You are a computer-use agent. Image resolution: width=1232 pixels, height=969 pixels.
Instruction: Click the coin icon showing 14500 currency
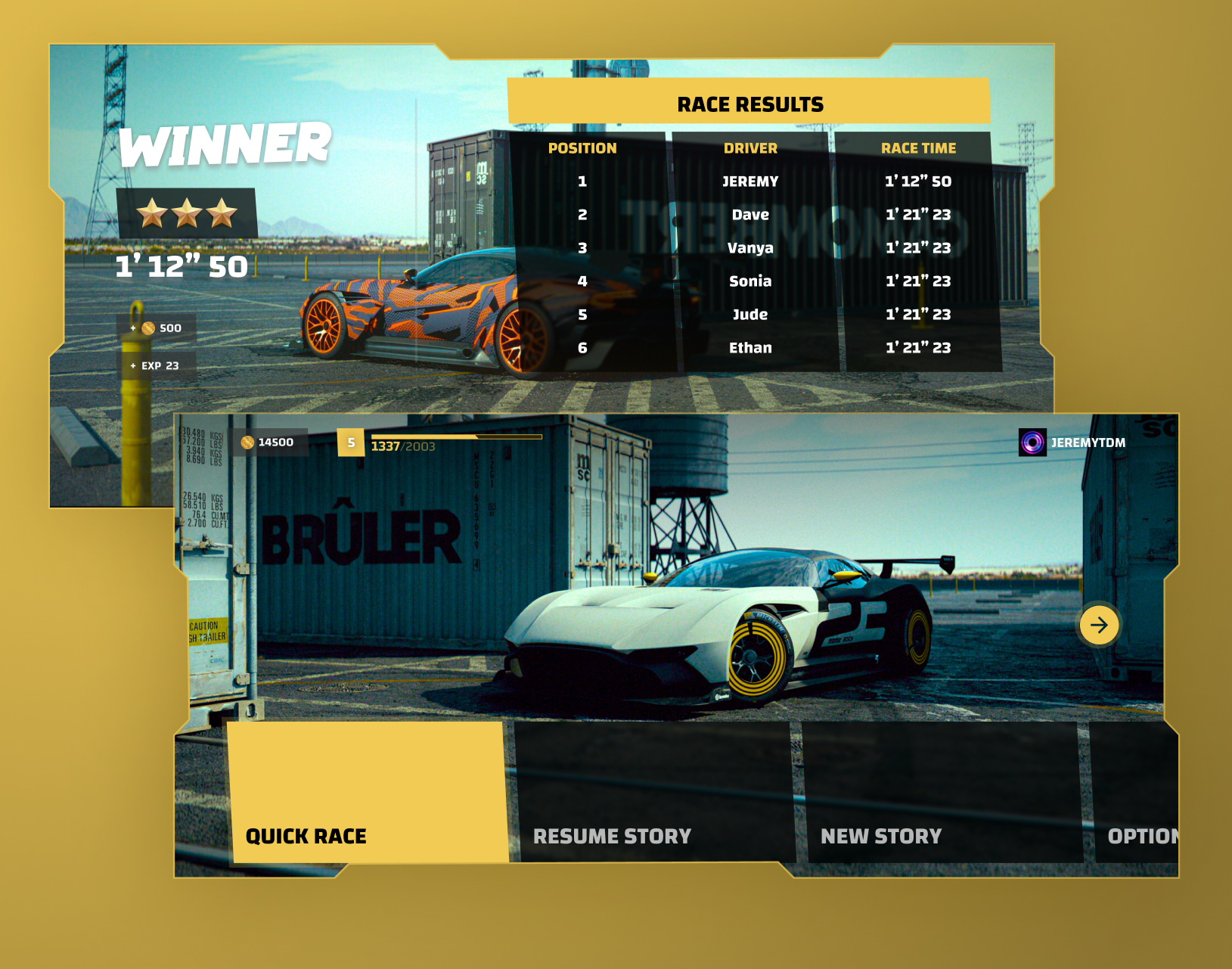(x=246, y=442)
